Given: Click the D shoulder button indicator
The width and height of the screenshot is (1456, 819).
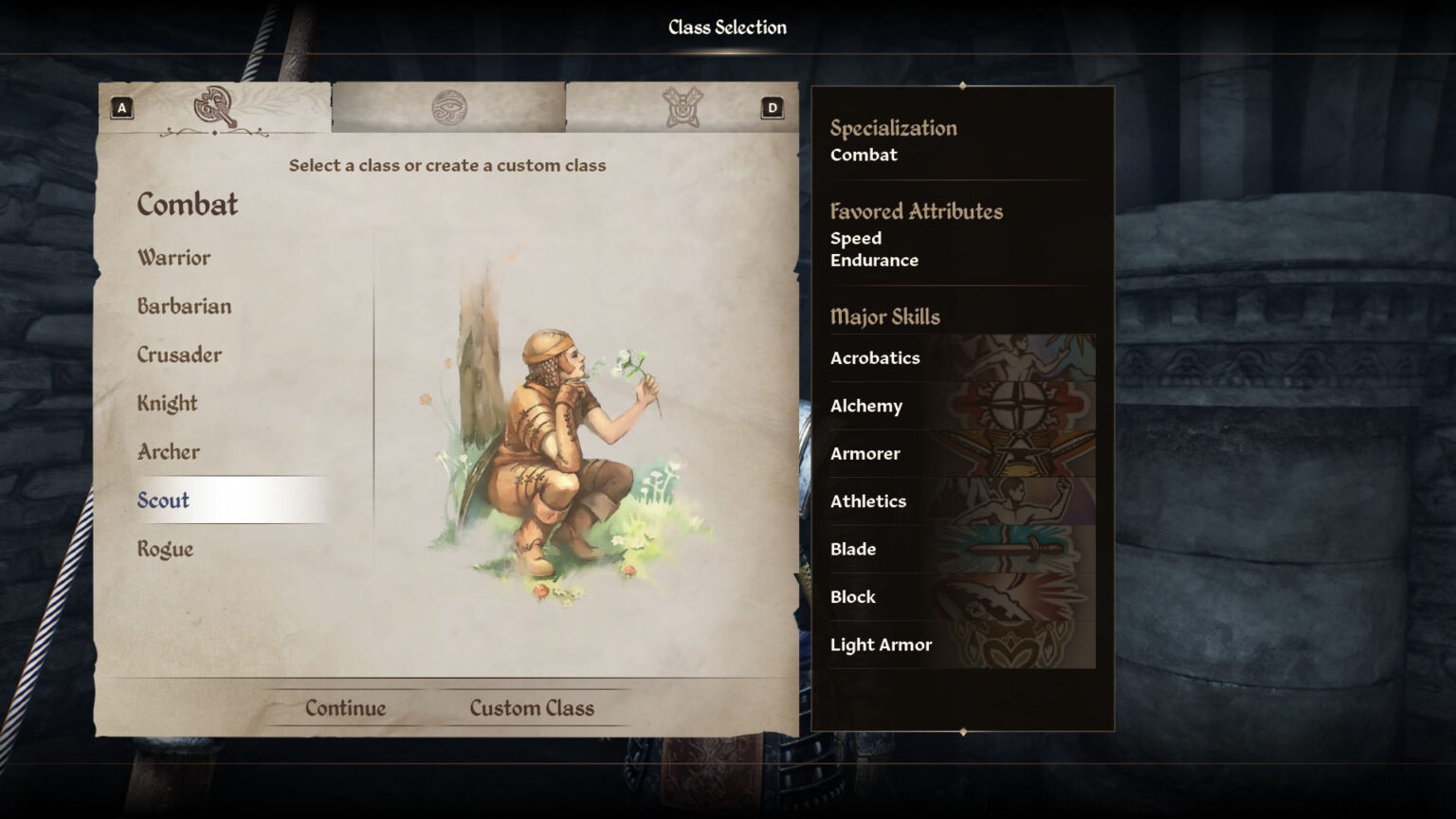Looking at the screenshot, I should tap(772, 107).
